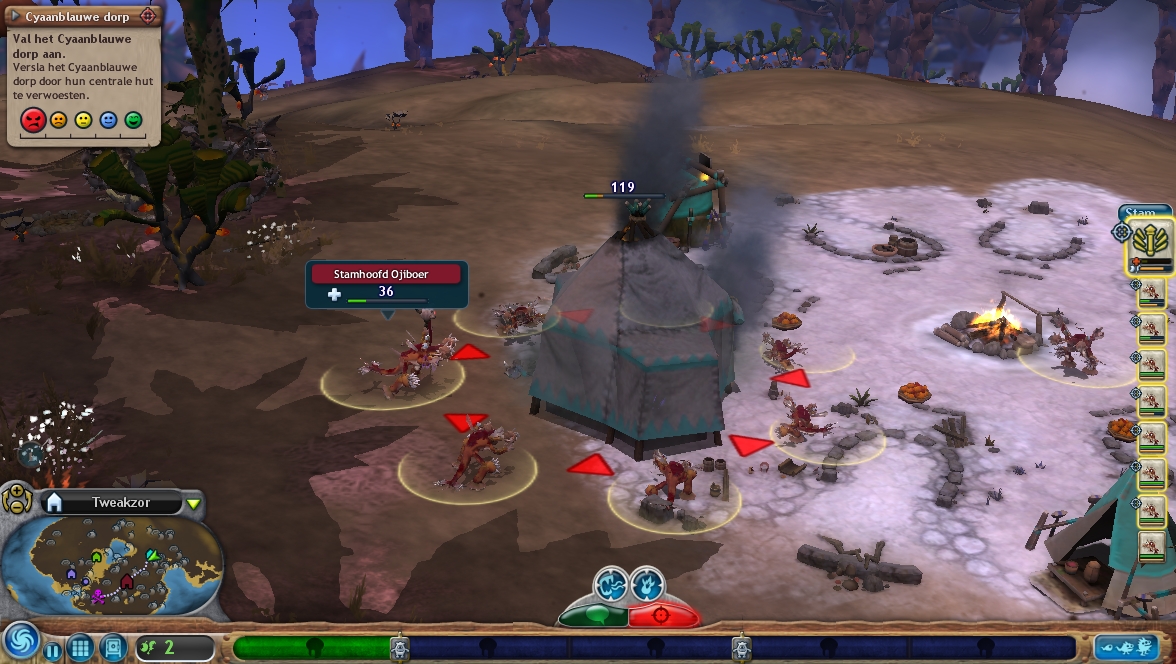Activate the blue fire ability icon
The image size is (1176, 664).
(647, 583)
